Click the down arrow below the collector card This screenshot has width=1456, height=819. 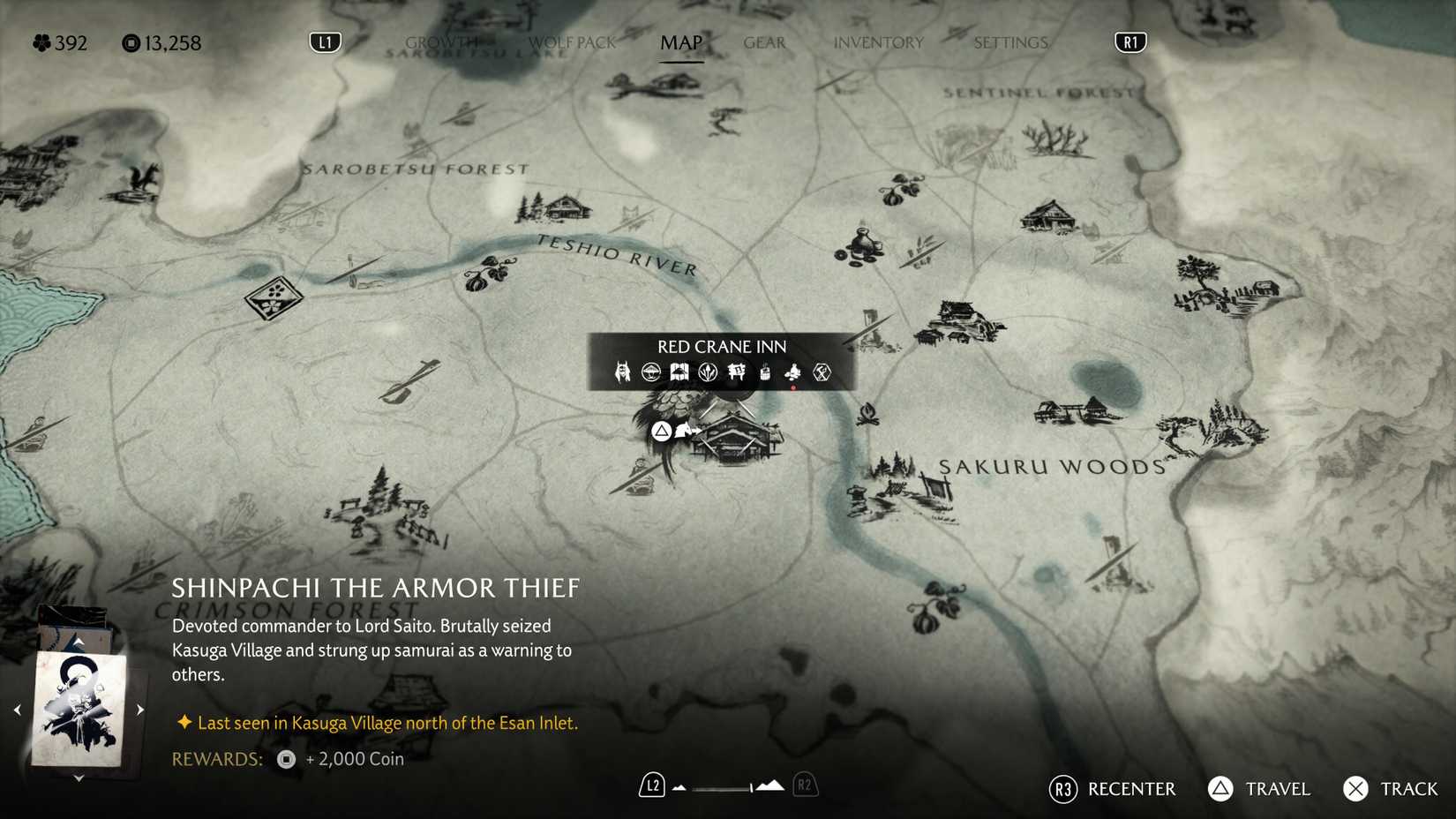[78, 778]
